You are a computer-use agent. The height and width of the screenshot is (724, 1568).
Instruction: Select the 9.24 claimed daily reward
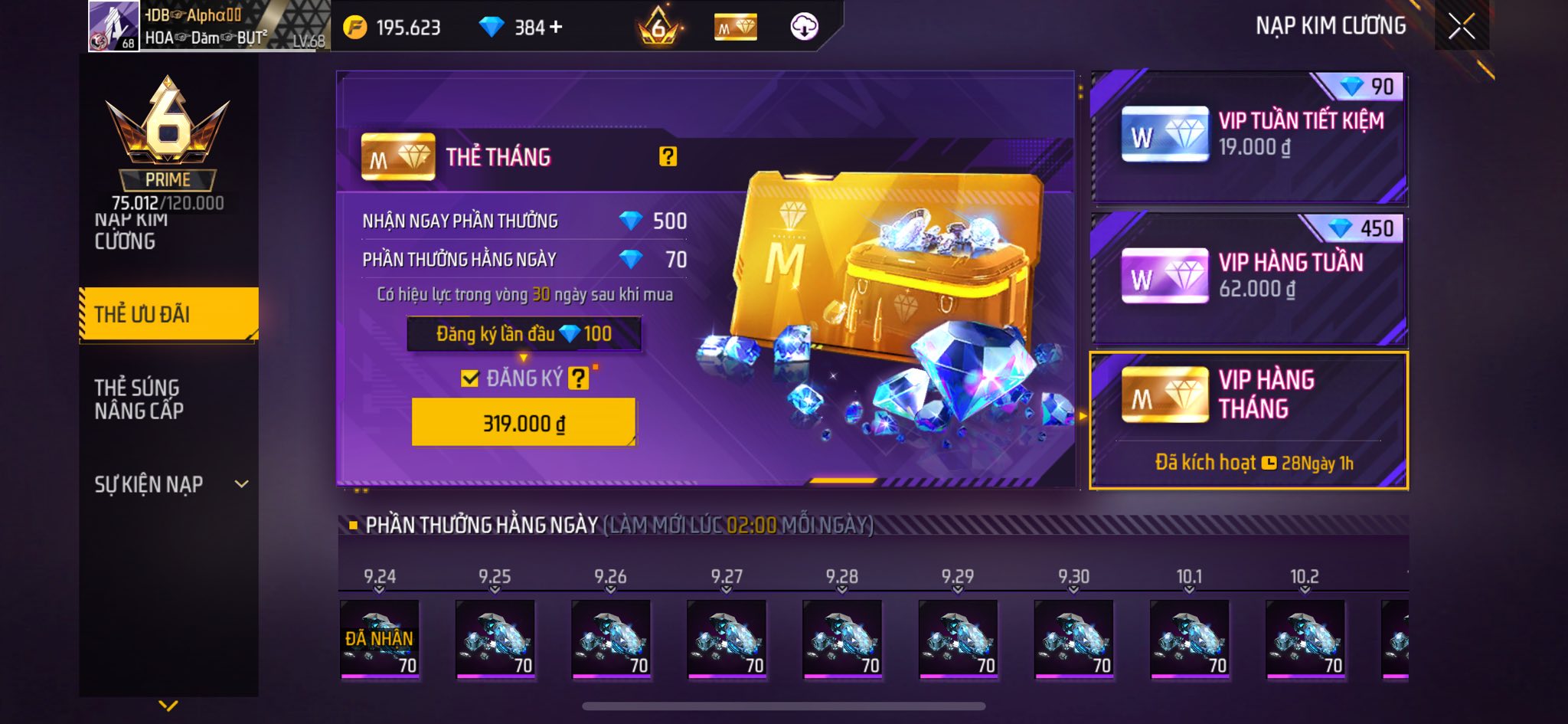[x=380, y=639]
